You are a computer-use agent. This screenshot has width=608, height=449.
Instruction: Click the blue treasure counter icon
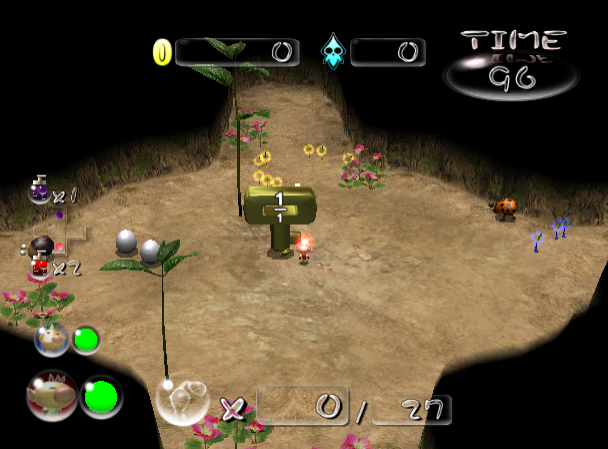(x=332, y=51)
